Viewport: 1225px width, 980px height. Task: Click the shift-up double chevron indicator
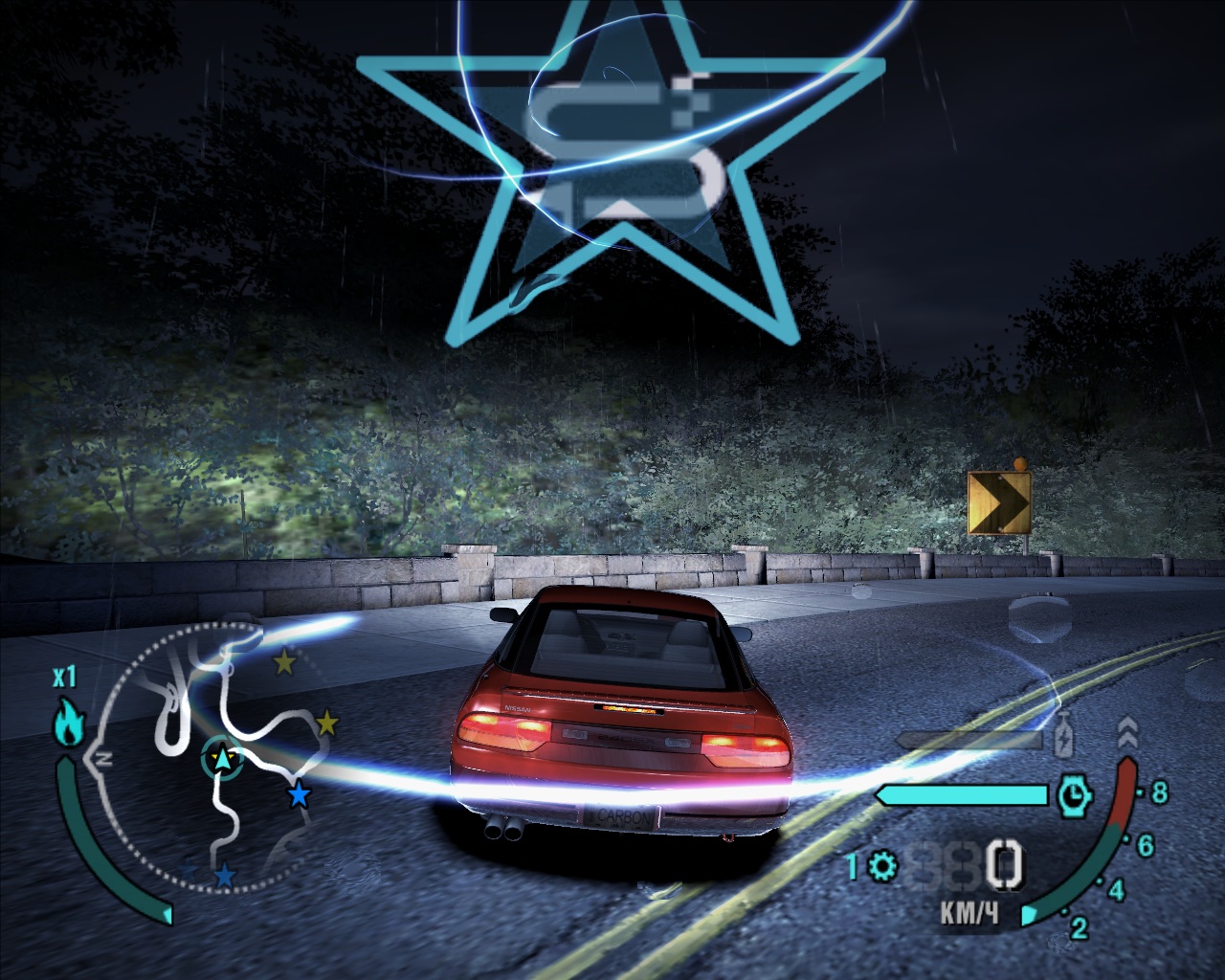pos(1127,735)
